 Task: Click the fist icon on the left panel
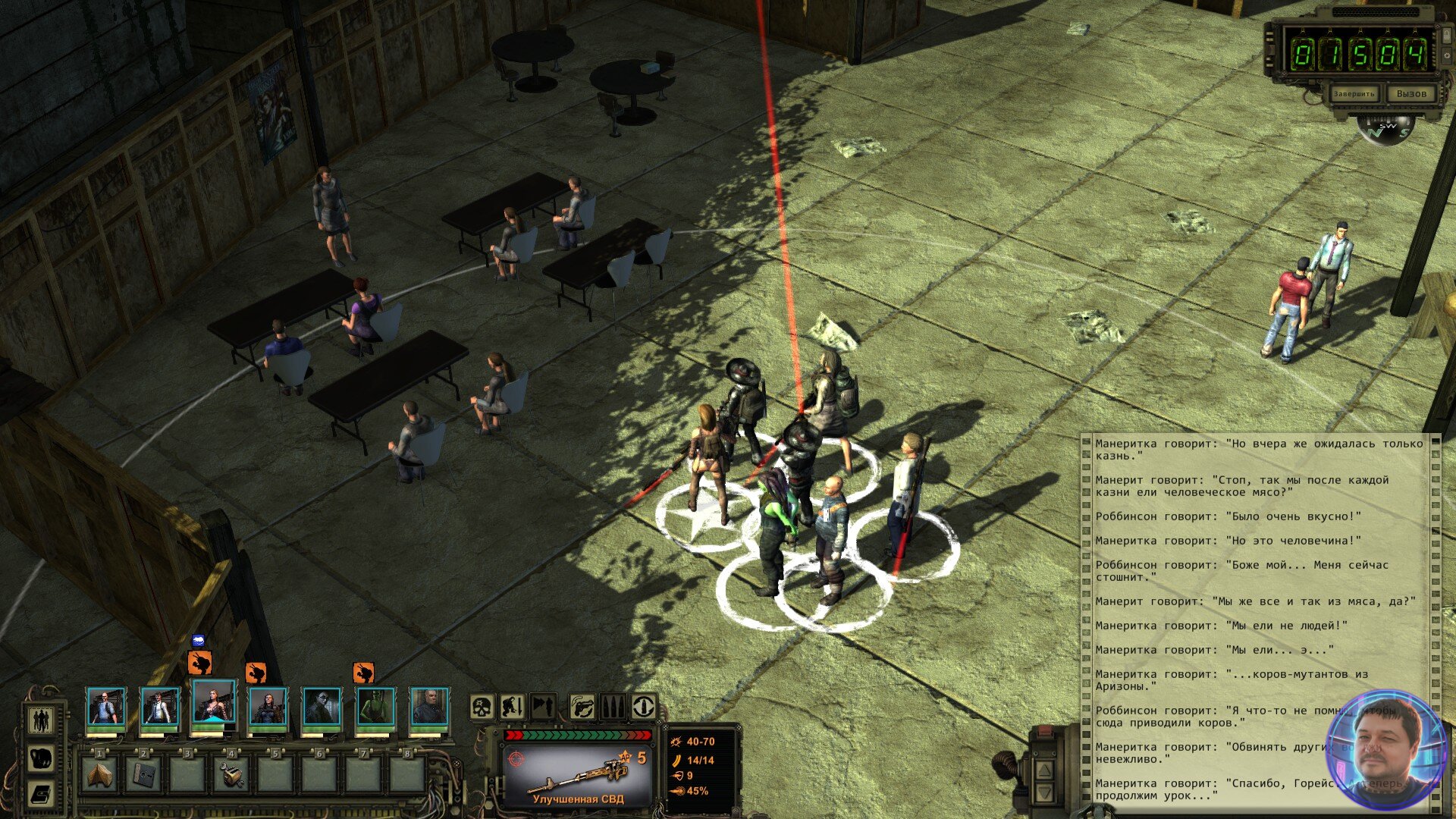[x=41, y=758]
